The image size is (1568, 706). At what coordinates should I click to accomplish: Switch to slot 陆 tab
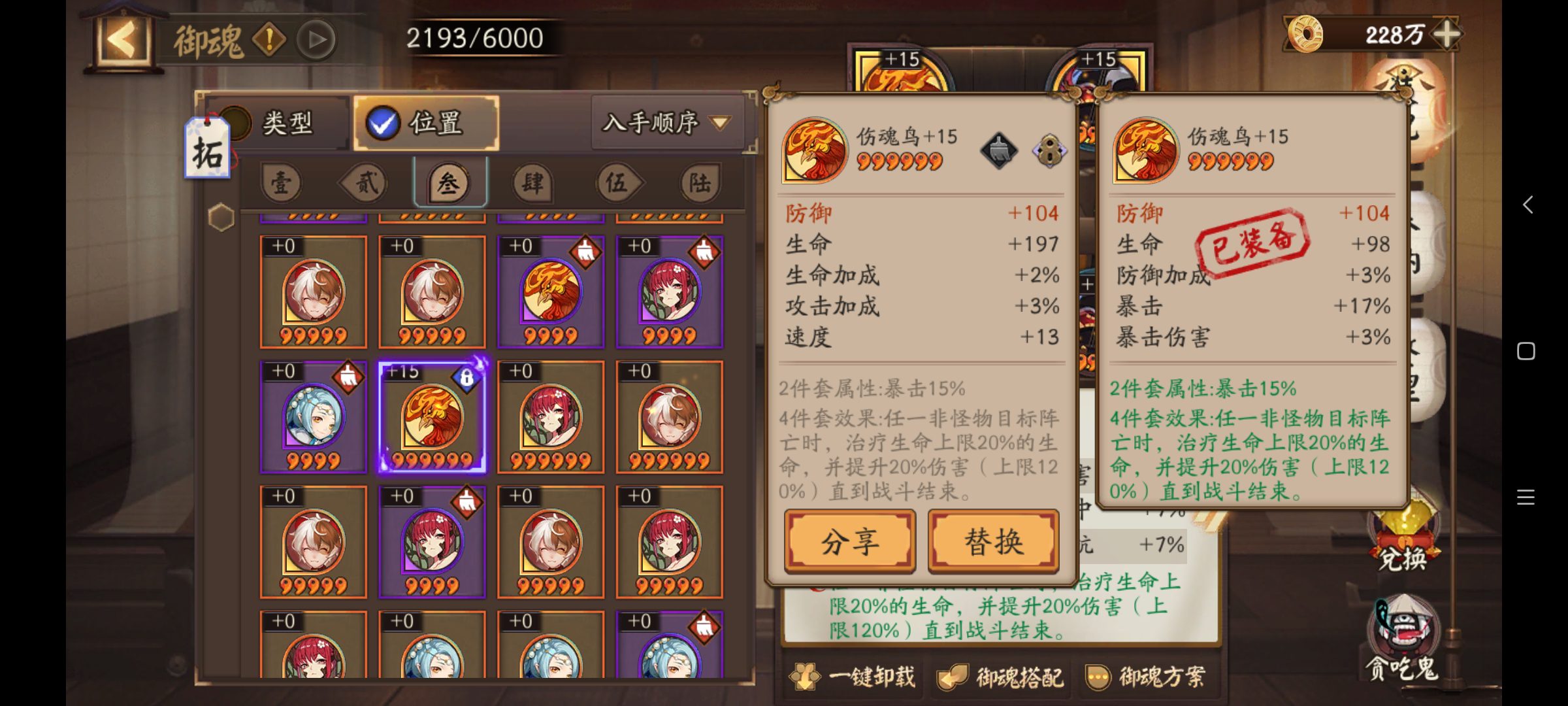[700, 183]
